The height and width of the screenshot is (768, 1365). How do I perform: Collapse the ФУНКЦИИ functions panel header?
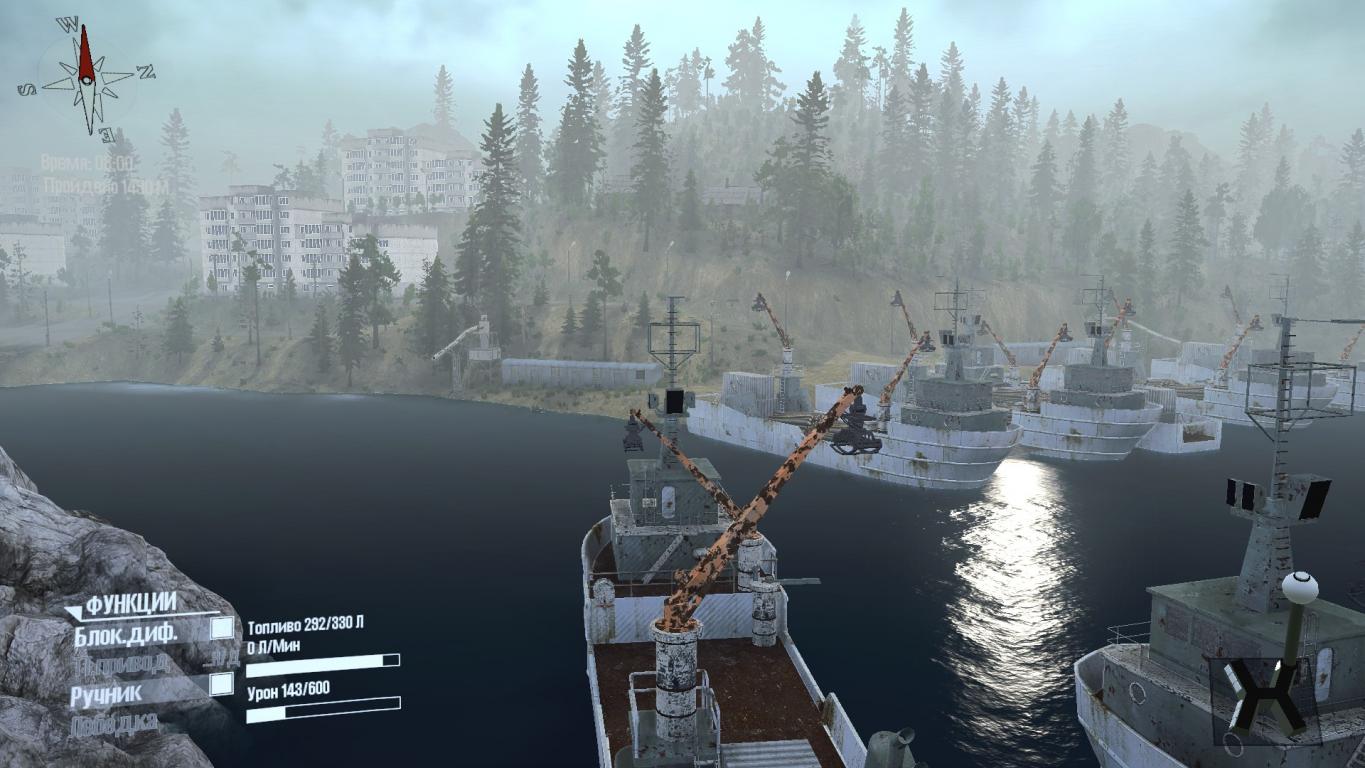click(x=130, y=604)
